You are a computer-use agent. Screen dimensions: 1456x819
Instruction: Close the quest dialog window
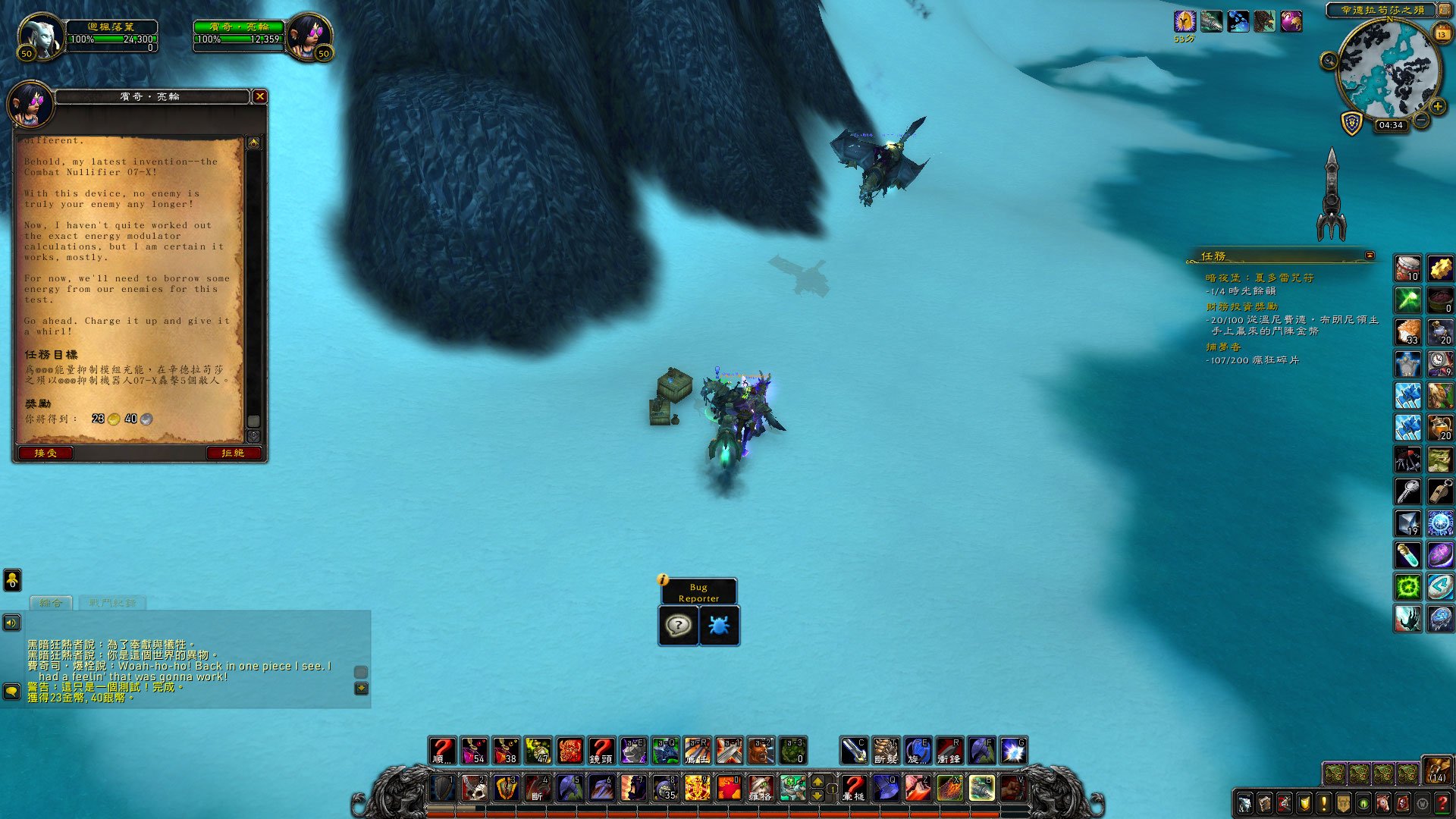click(x=259, y=96)
